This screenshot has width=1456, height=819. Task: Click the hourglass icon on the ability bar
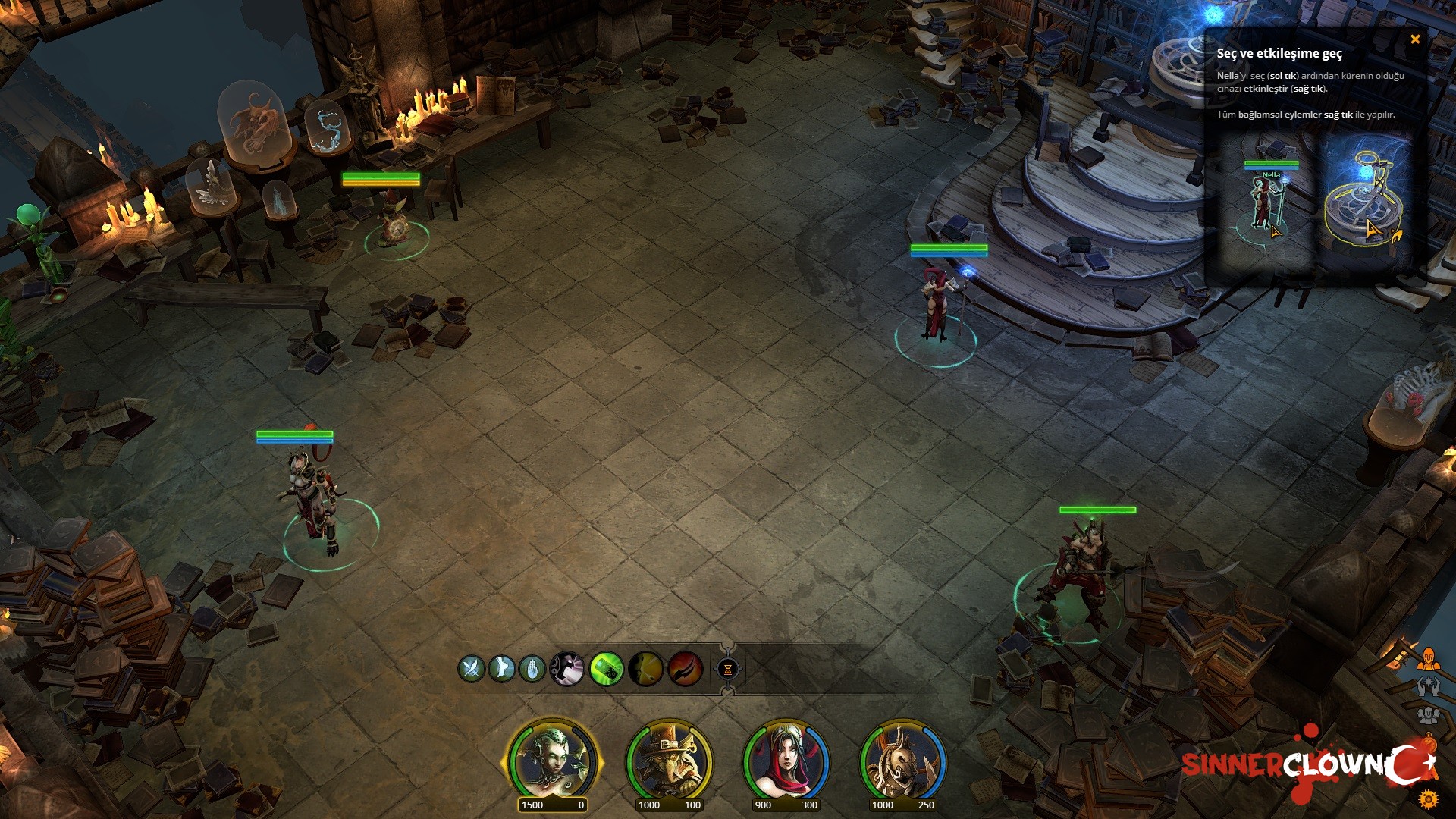727,669
